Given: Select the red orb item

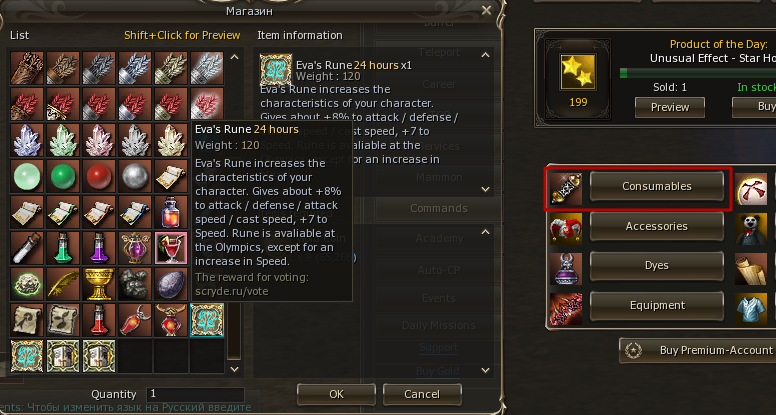Looking at the screenshot, I should [x=99, y=175].
